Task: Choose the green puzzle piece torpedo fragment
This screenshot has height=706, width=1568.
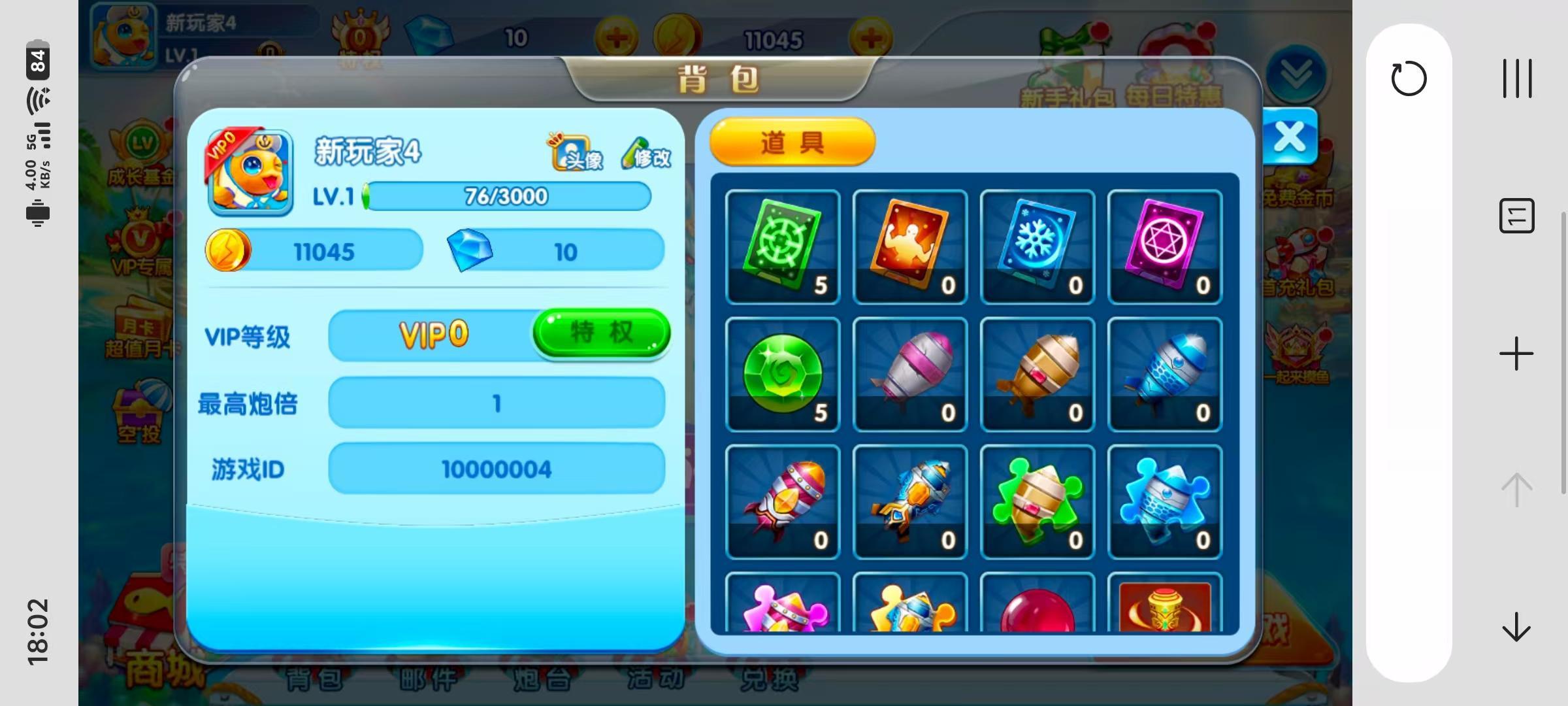Action: pyautogui.click(x=1037, y=502)
